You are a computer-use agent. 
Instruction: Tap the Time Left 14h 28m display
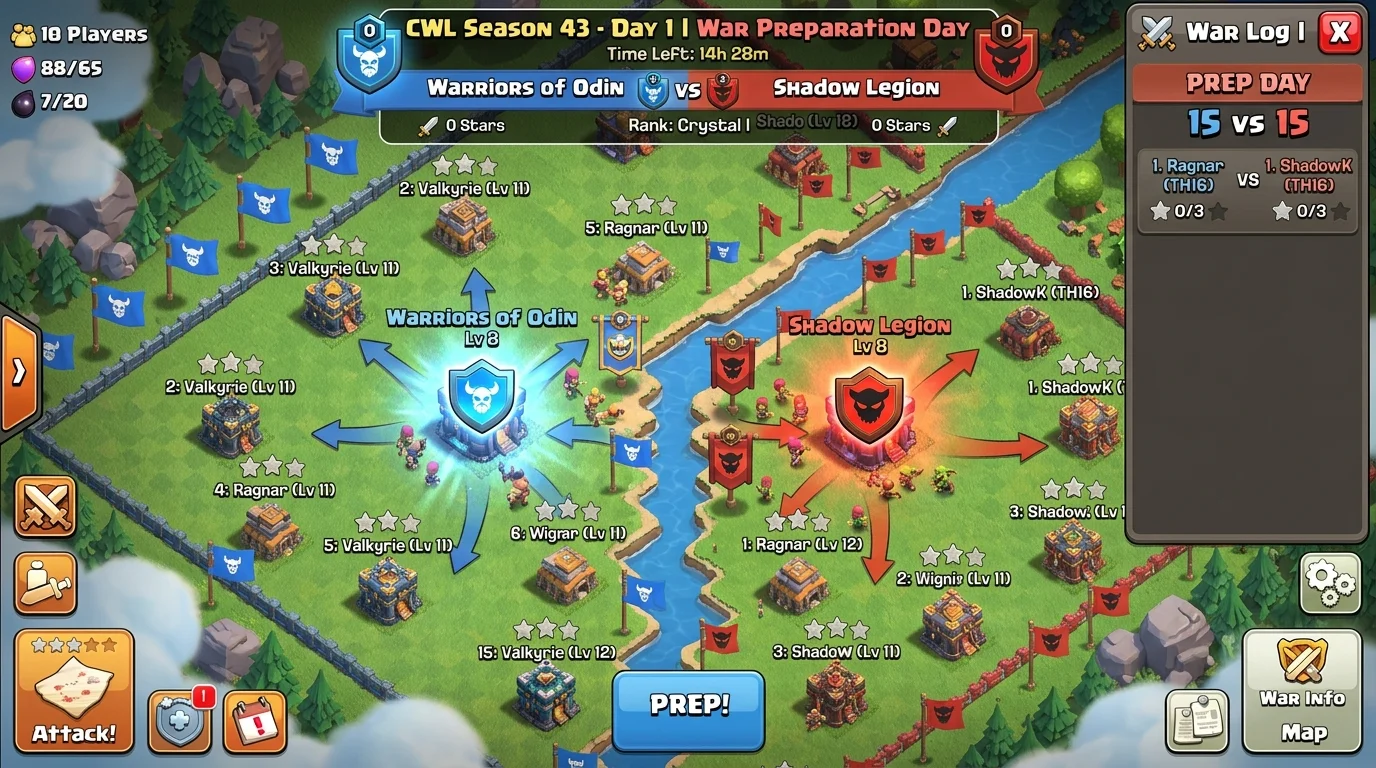[x=688, y=54]
